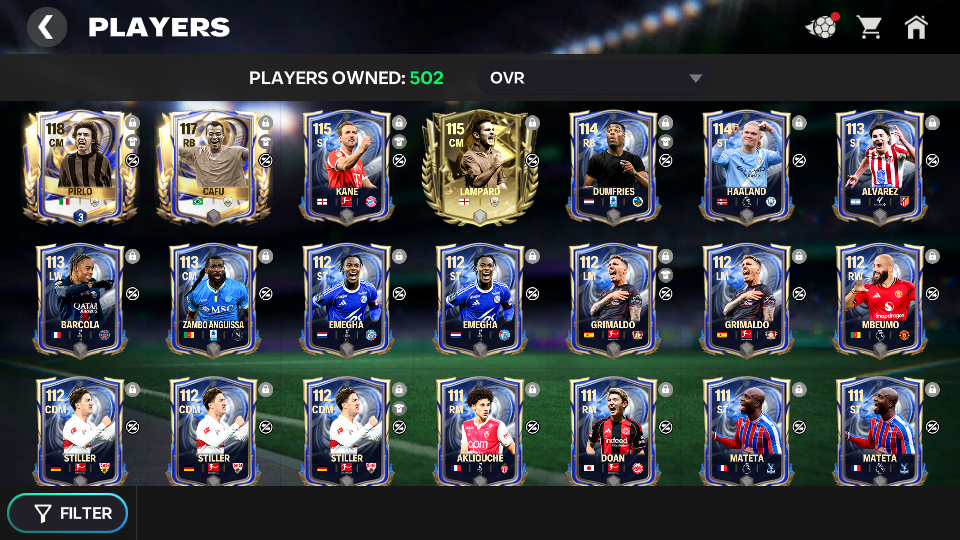Viewport: 960px width, 540px height.
Task: Open the Barcola LW card
Action: click(x=79, y=298)
